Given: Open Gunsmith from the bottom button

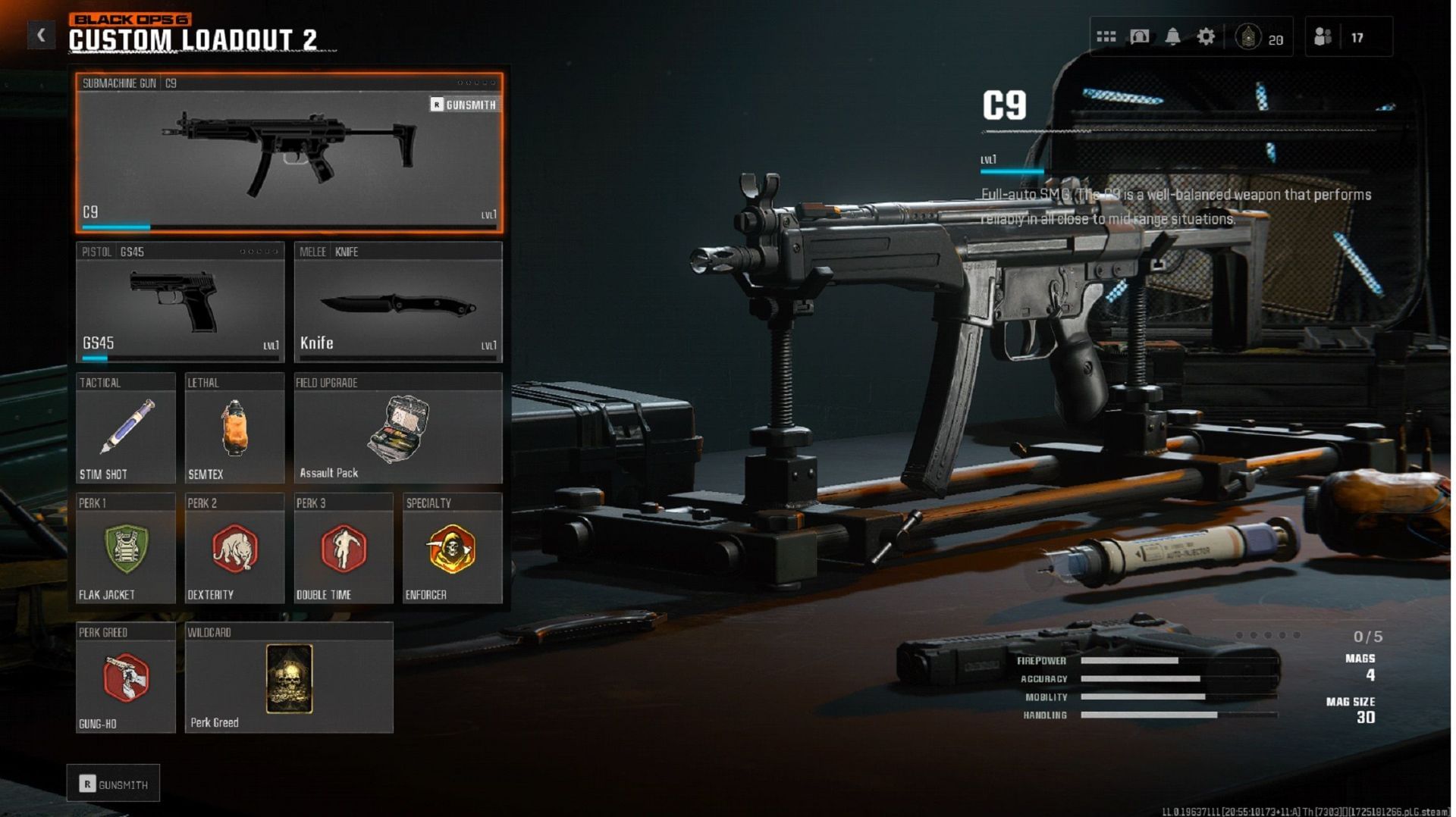Looking at the screenshot, I should click(x=112, y=783).
